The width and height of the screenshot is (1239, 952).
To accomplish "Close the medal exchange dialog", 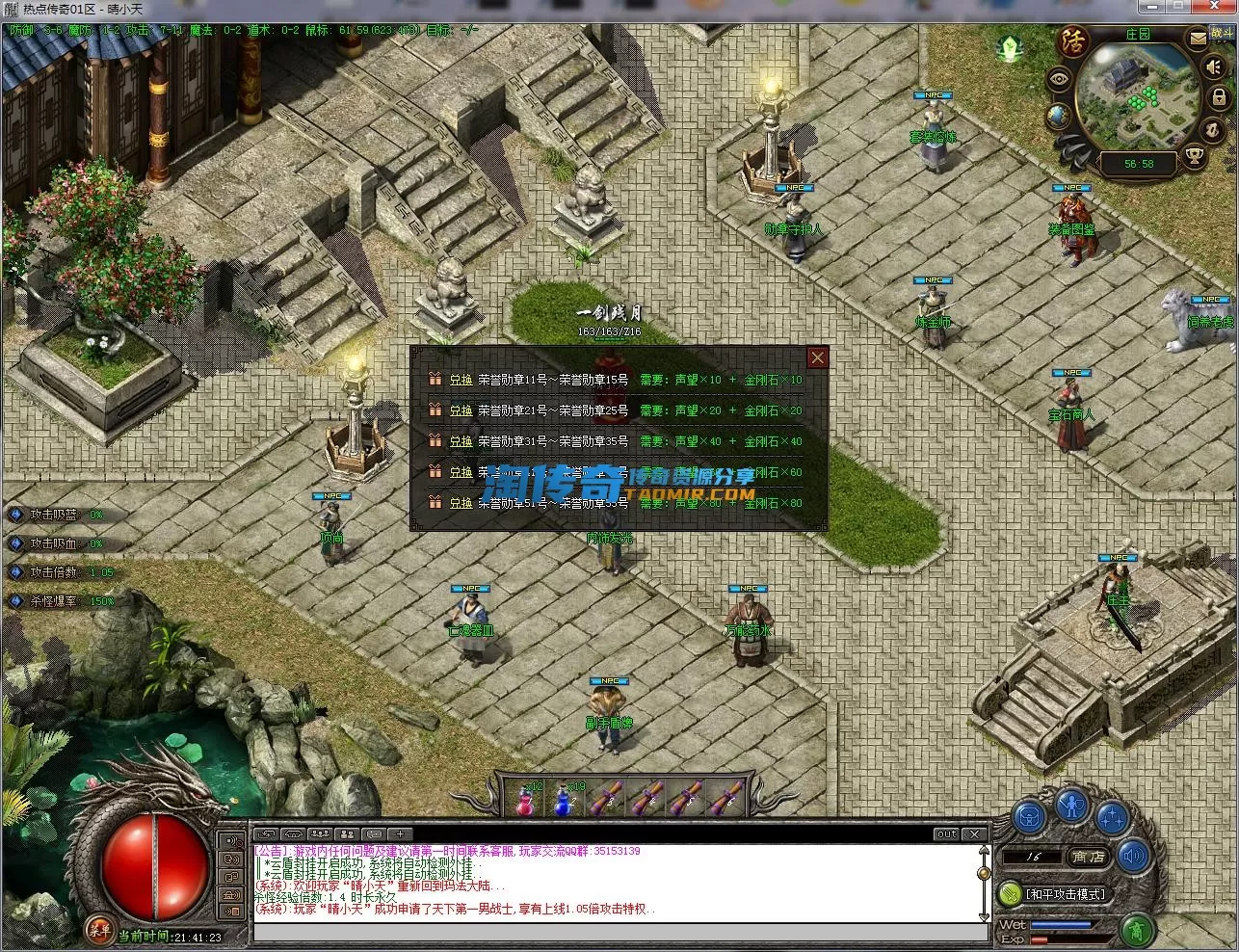I will pyautogui.click(x=817, y=357).
